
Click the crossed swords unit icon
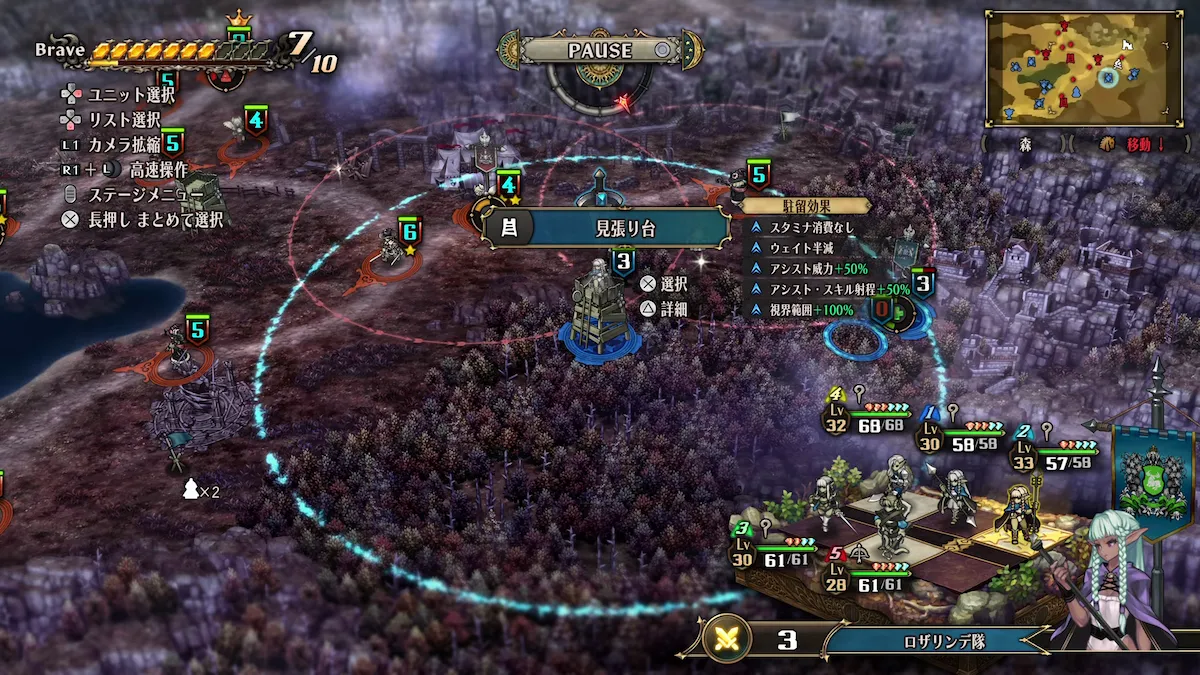tap(727, 640)
